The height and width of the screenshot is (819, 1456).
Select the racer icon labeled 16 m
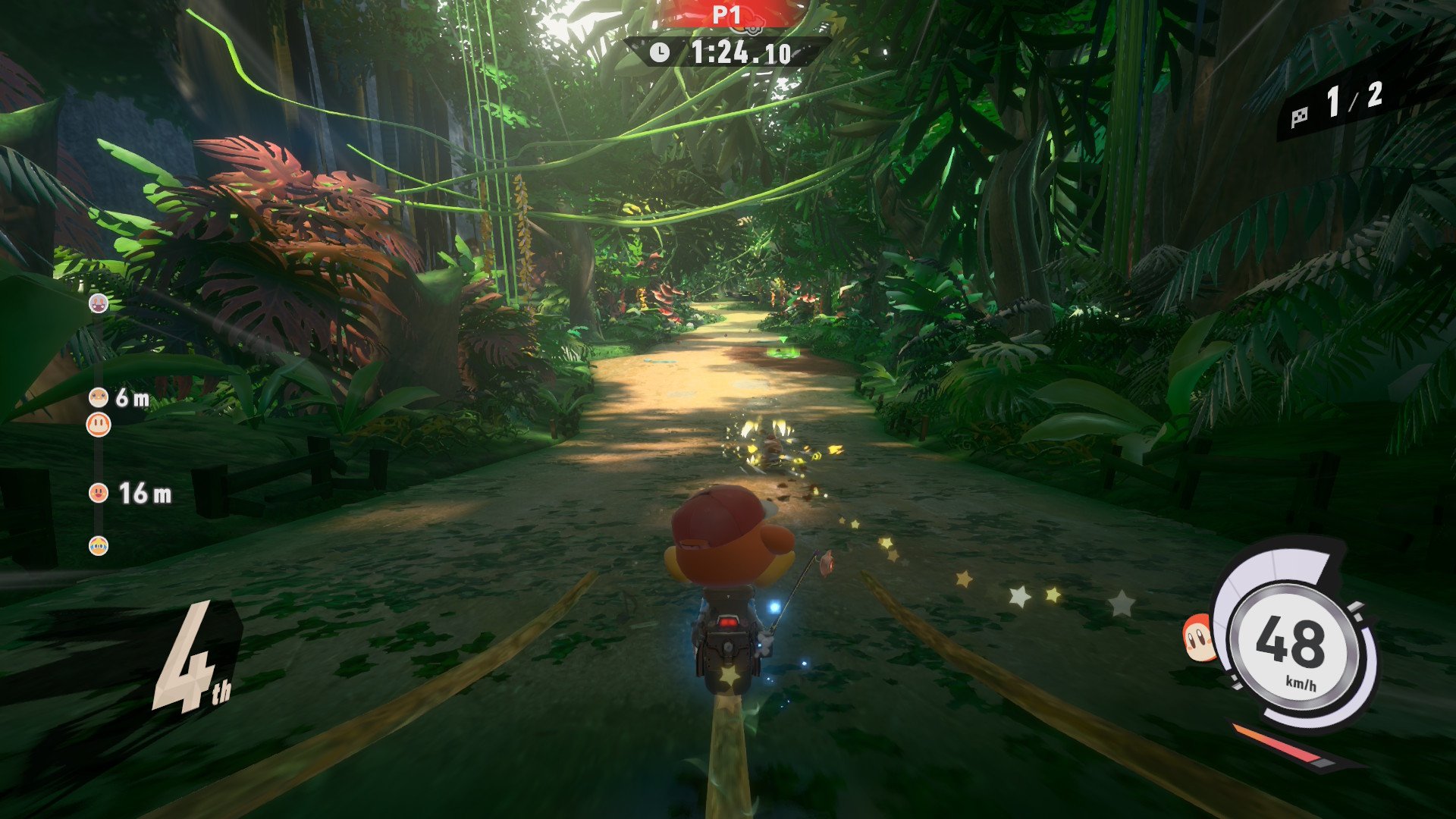coord(99,493)
